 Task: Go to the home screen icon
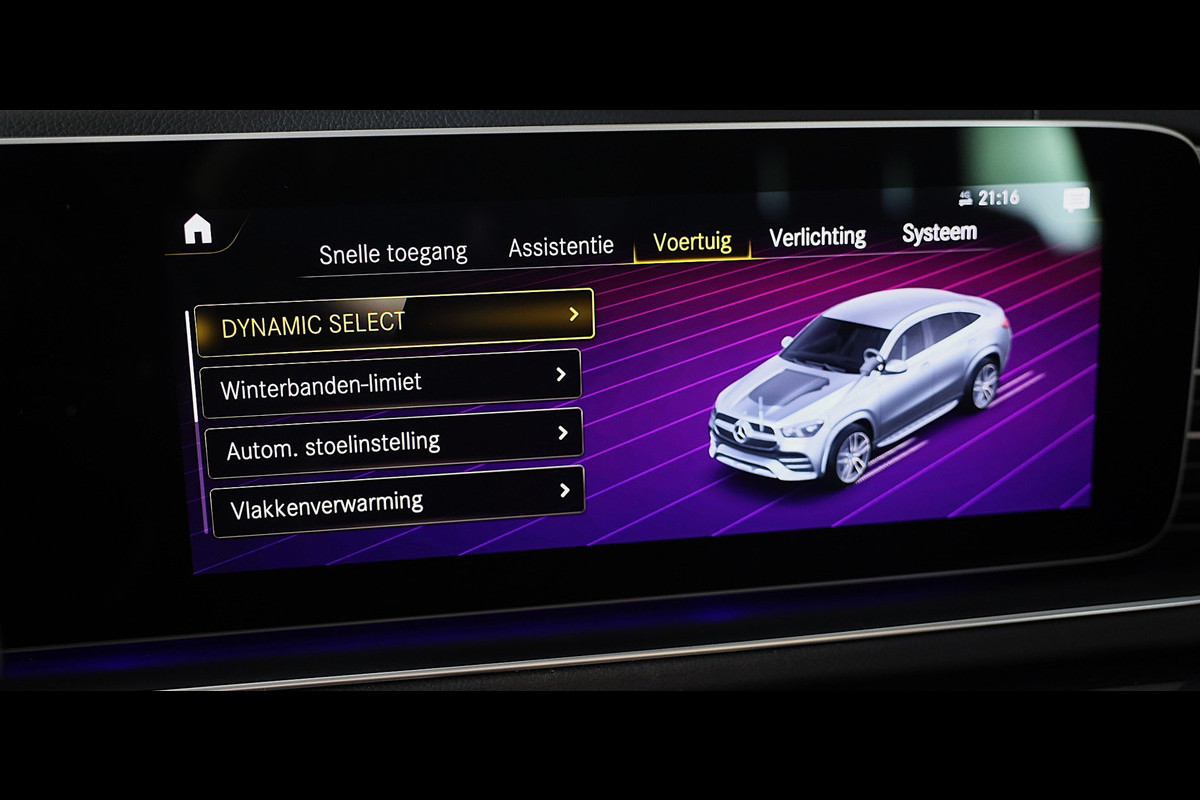(x=198, y=230)
